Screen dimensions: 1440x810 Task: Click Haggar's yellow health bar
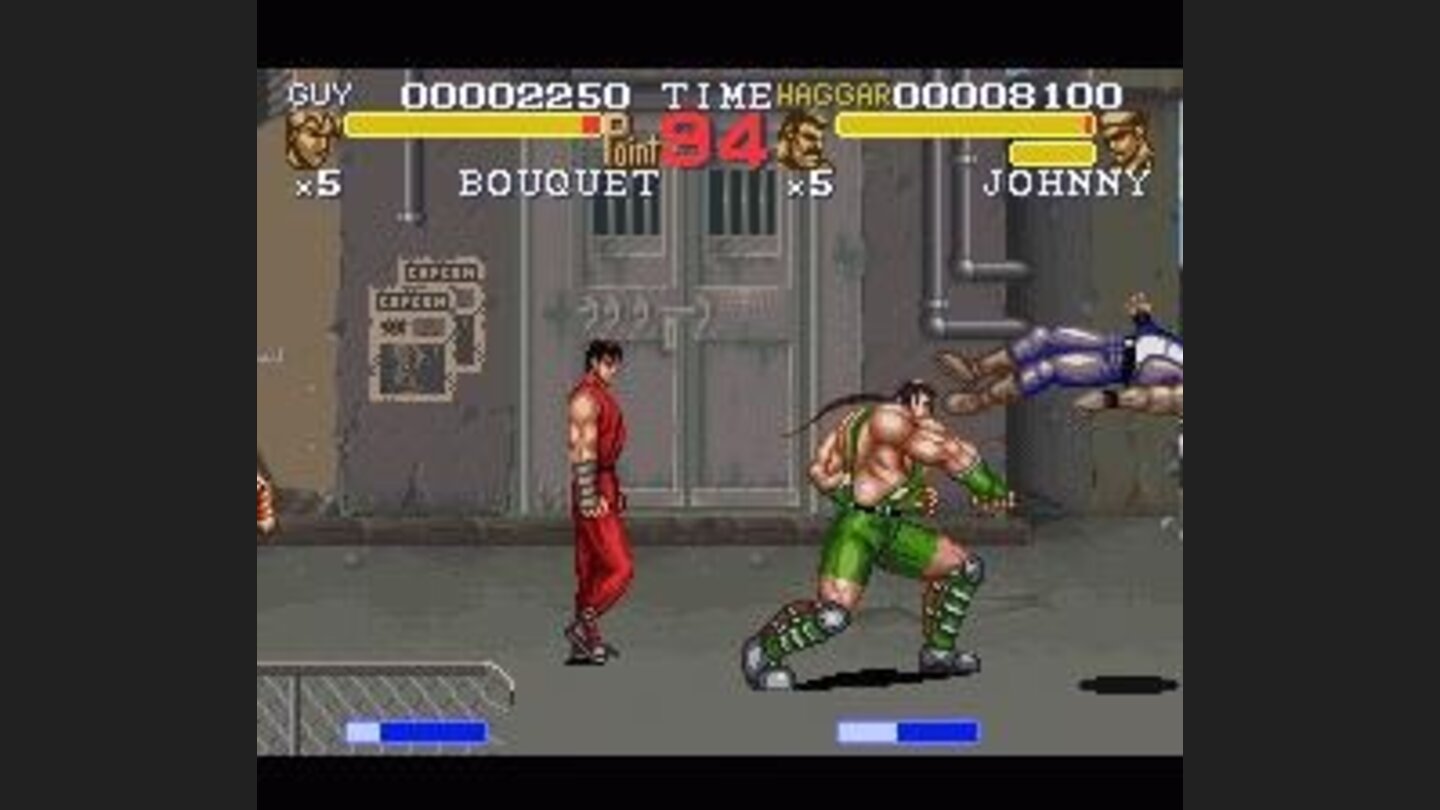point(960,126)
